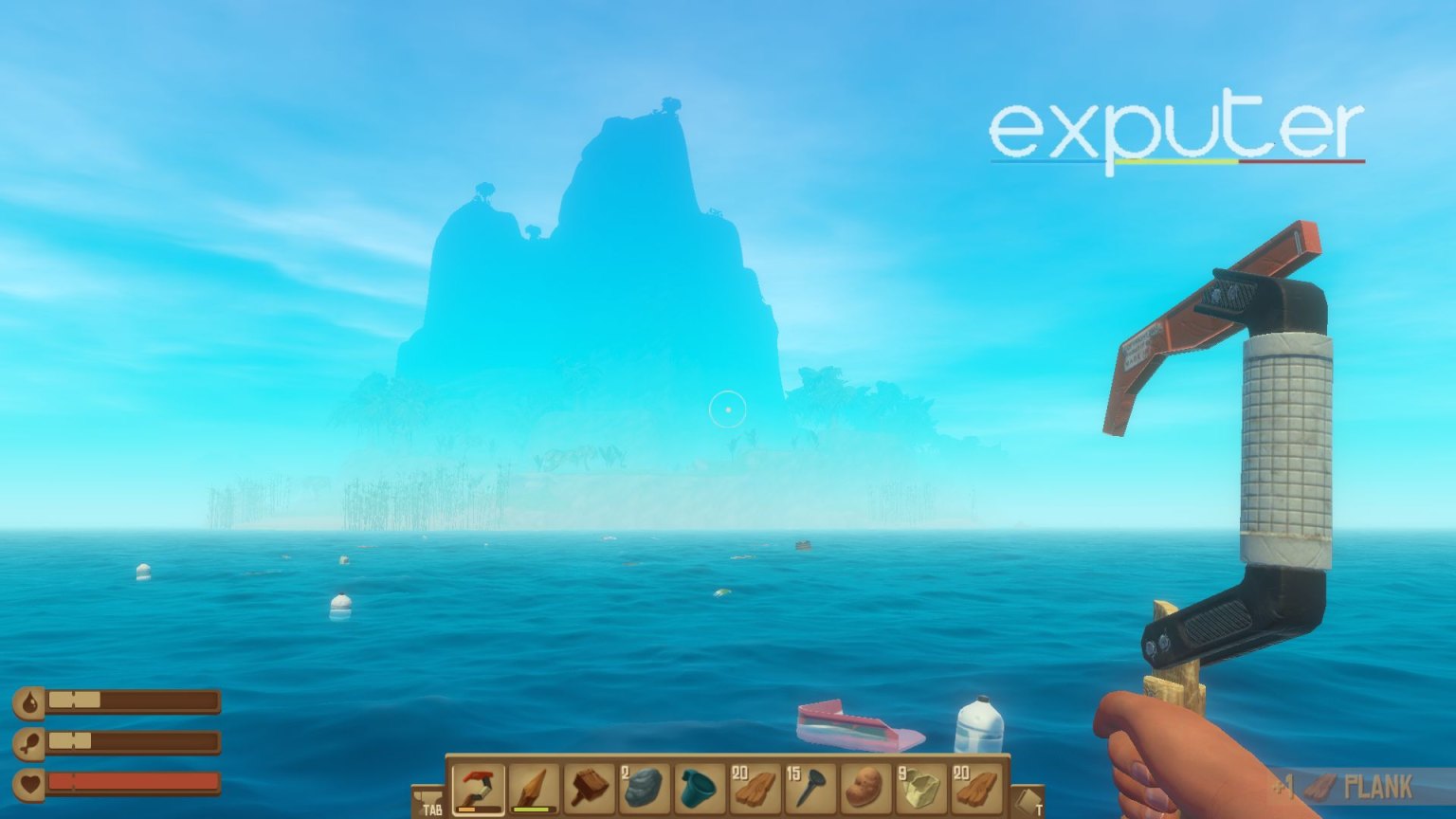Click the potato in the hotbar
The image size is (1456, 819).
point(865,788)
